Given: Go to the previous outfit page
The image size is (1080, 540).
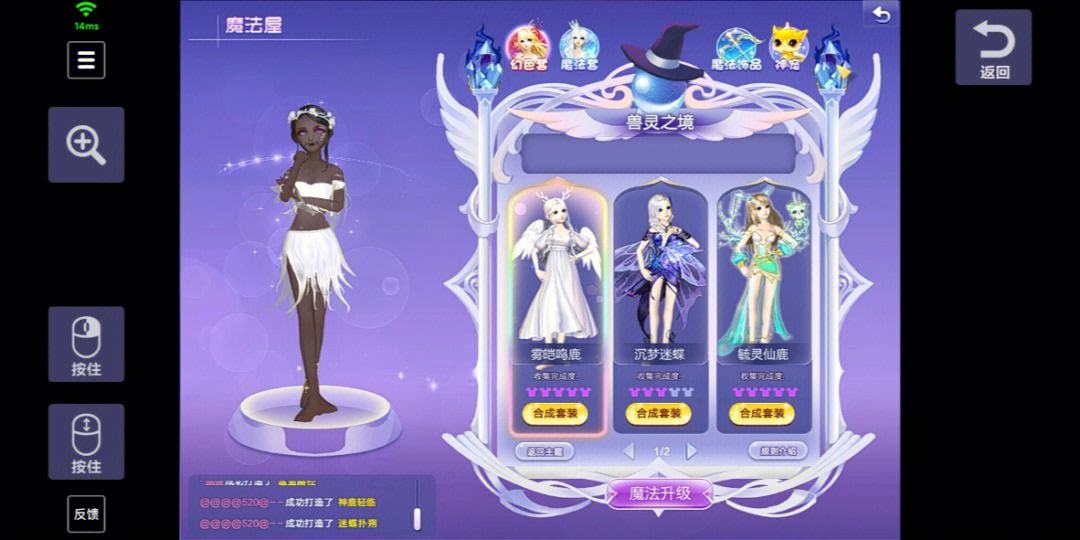Looking at the screenshot, I should coord(629,452).
